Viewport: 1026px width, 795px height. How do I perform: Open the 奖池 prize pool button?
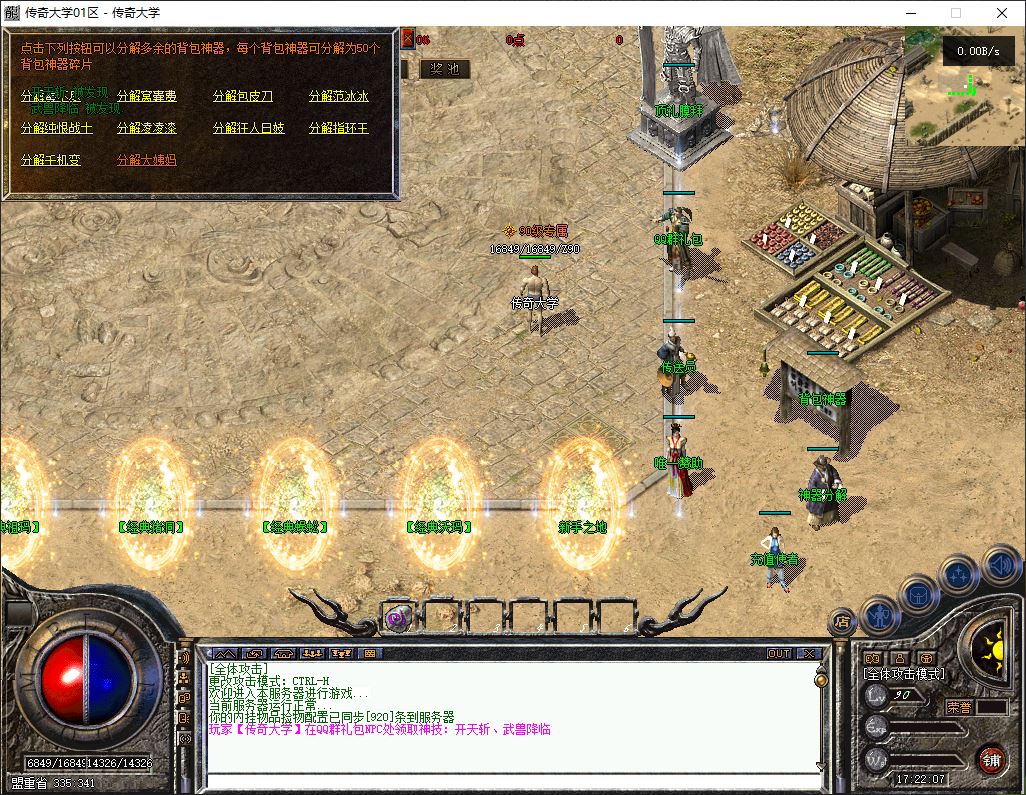coord(444,69)
